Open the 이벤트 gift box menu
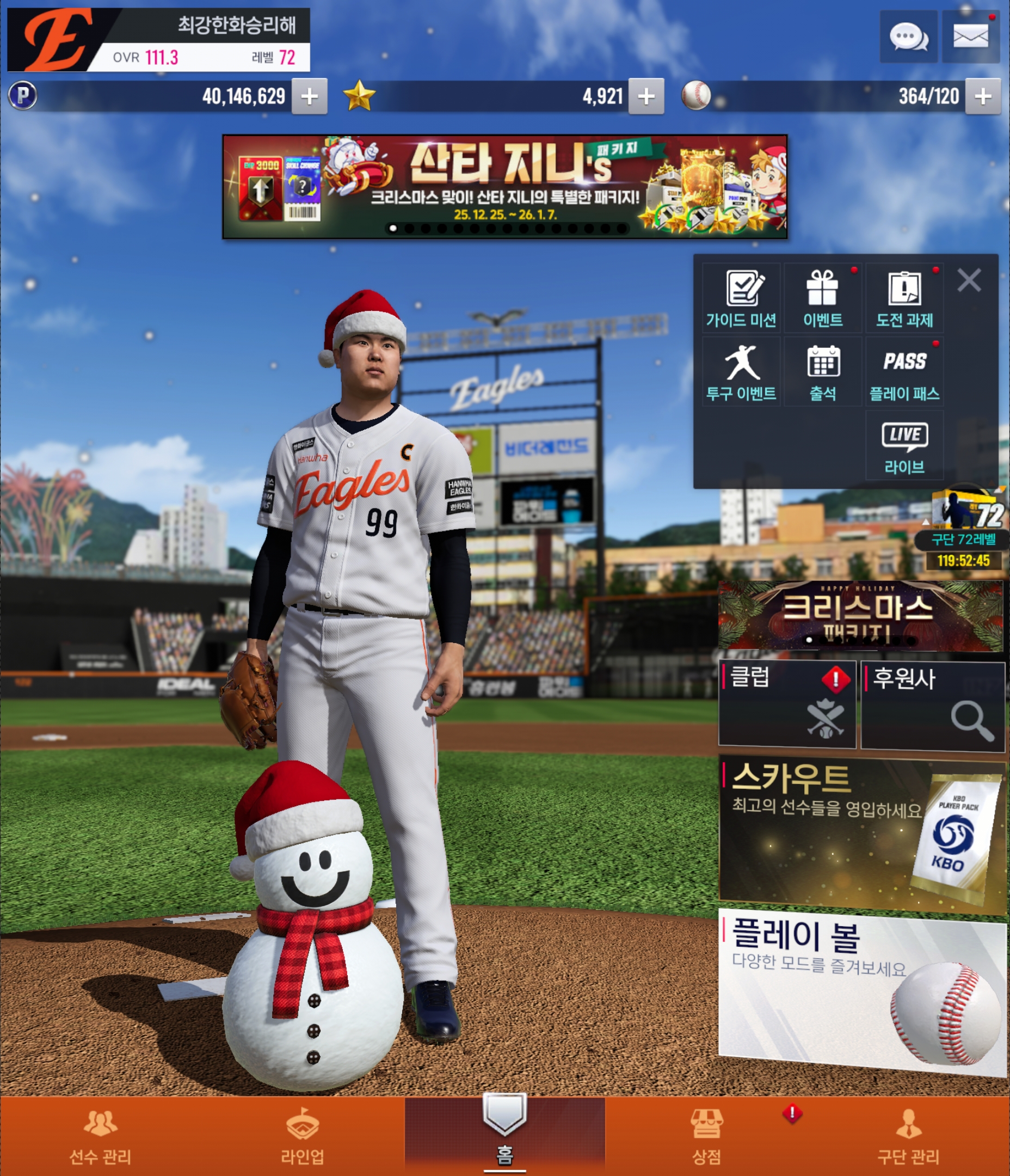The width and height of the screenshot is (1010, 1176). pos(823,298)
